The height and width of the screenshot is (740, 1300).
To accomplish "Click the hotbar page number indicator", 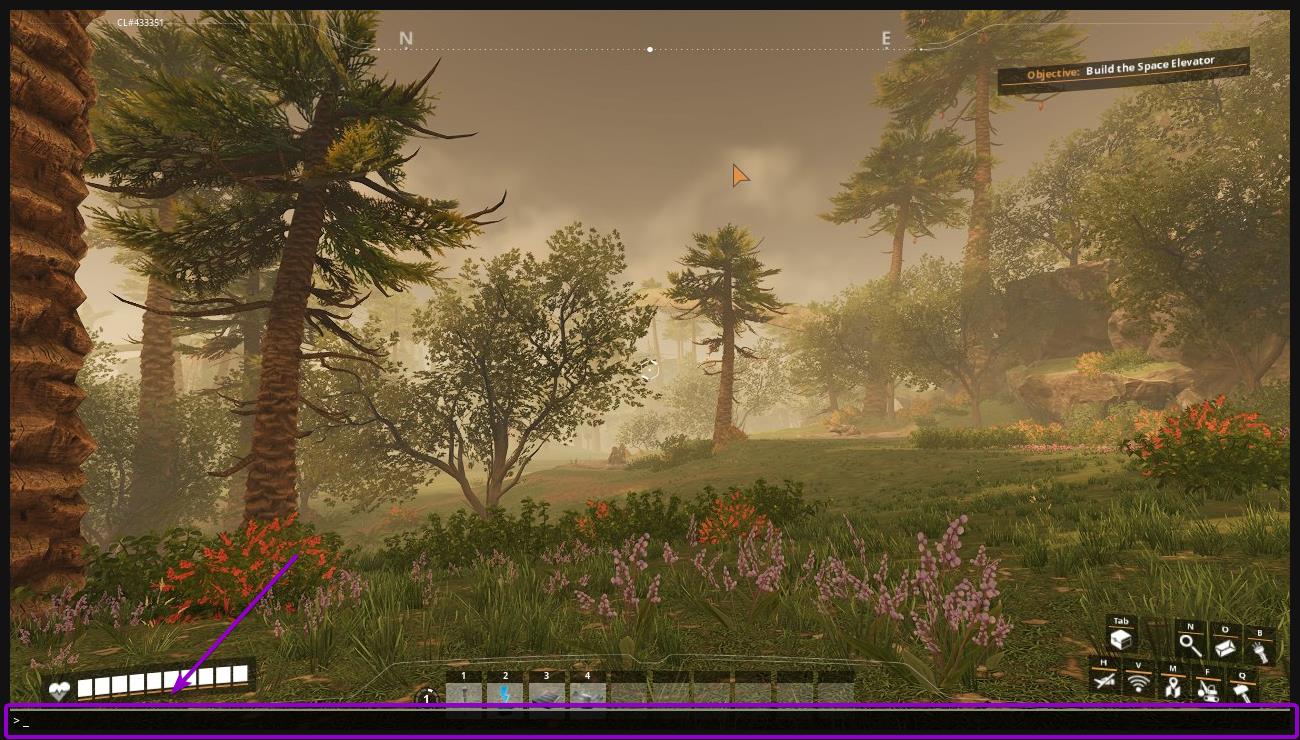I will point(428,698).
